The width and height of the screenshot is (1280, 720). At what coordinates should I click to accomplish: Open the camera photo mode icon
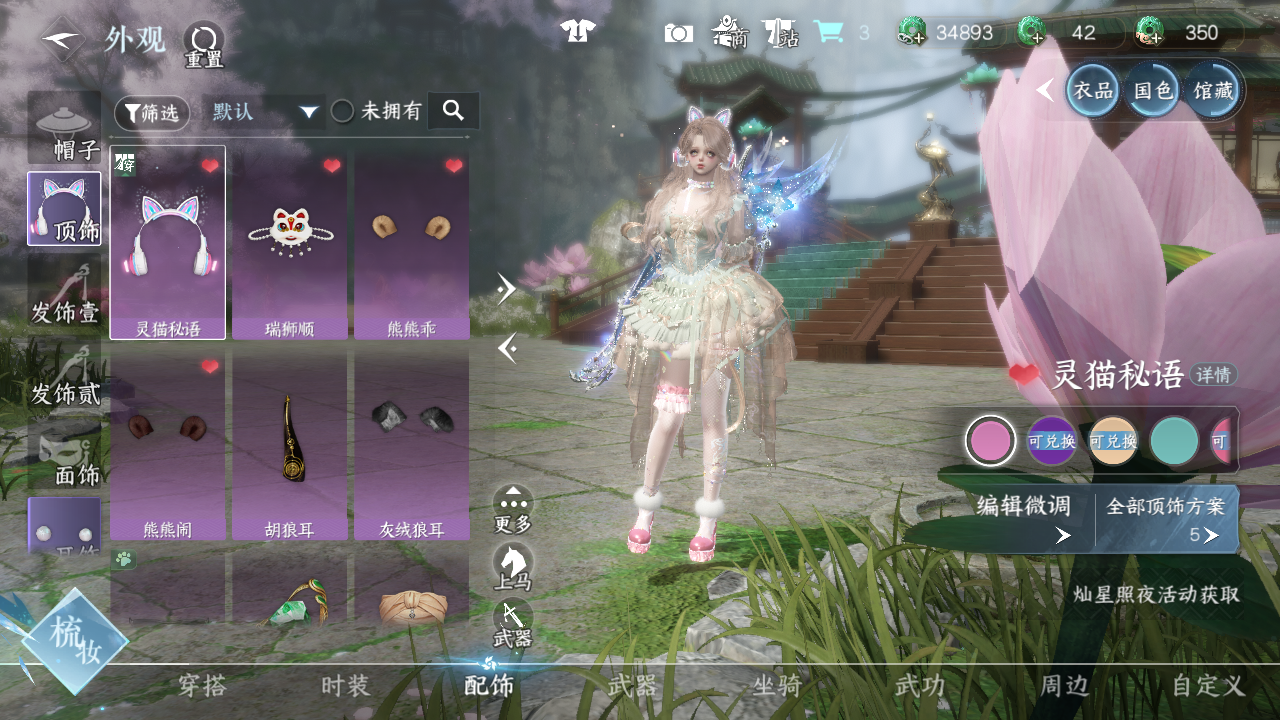pos(678,33)
